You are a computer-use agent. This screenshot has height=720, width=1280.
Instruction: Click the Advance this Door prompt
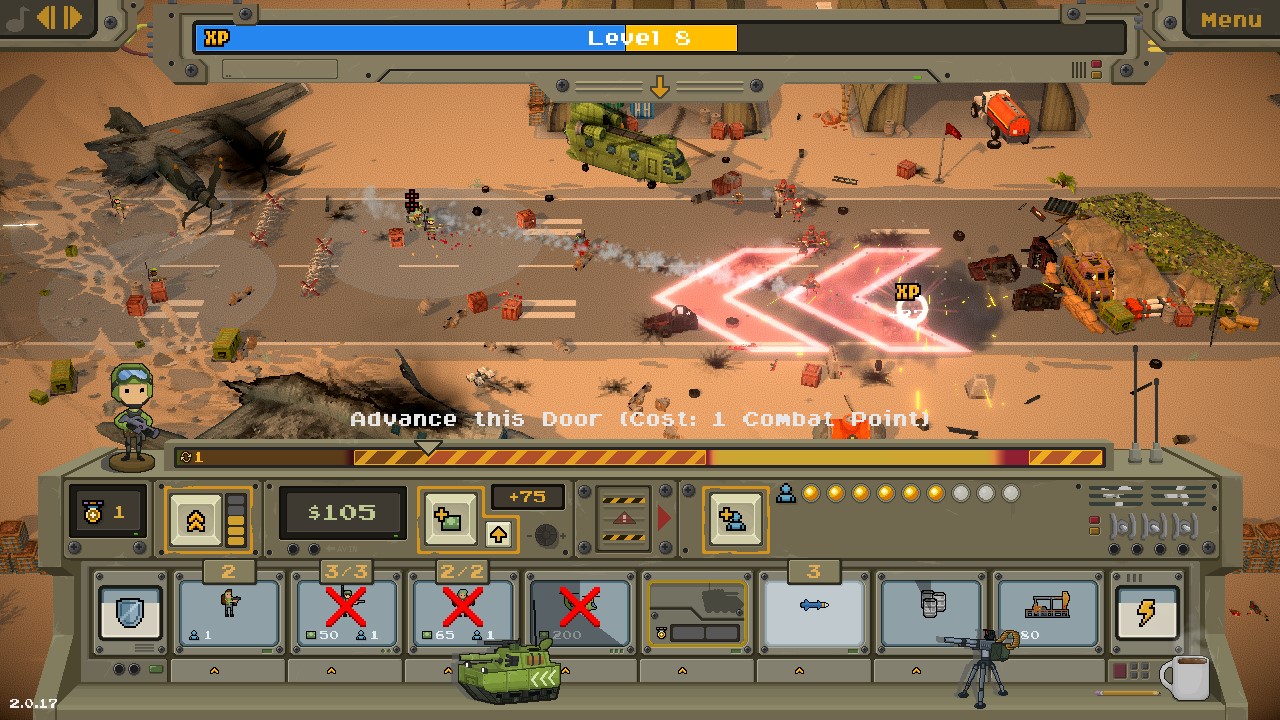640,418
